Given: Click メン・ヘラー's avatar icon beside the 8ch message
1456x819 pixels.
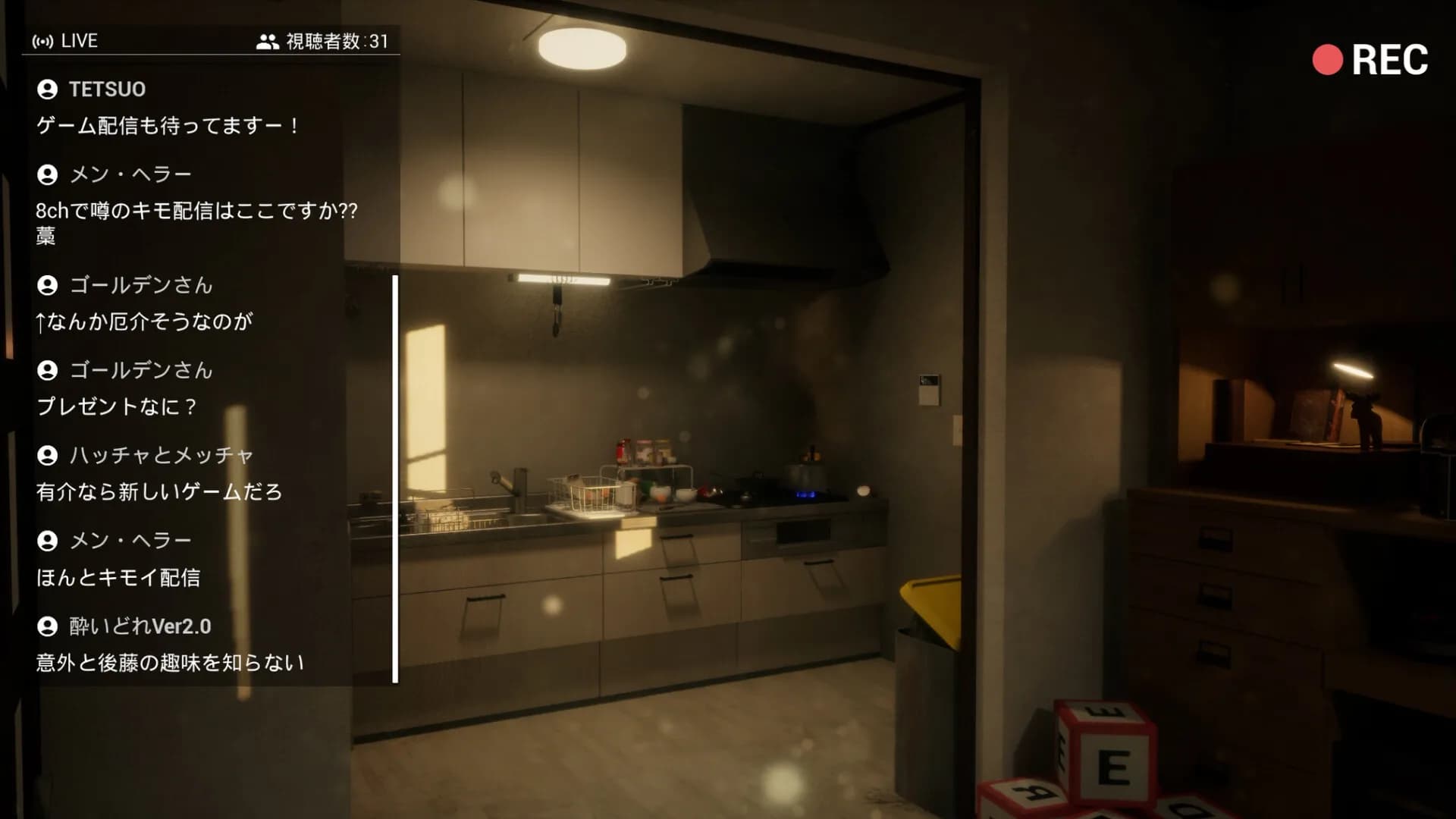Looking at the screenshot, I should (x=48, y=174).
